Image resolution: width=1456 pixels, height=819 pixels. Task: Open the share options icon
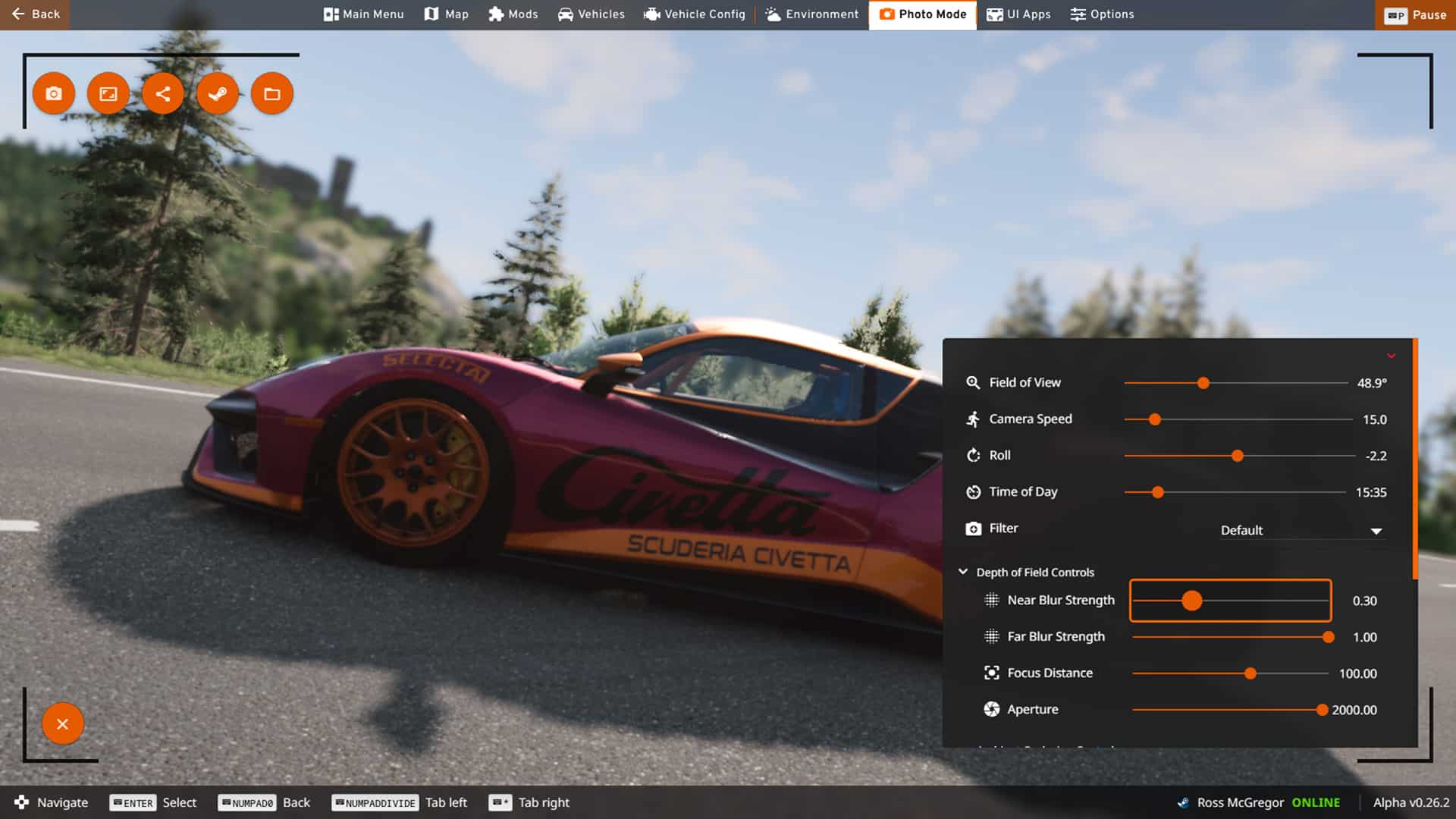(x=162, y=93)
